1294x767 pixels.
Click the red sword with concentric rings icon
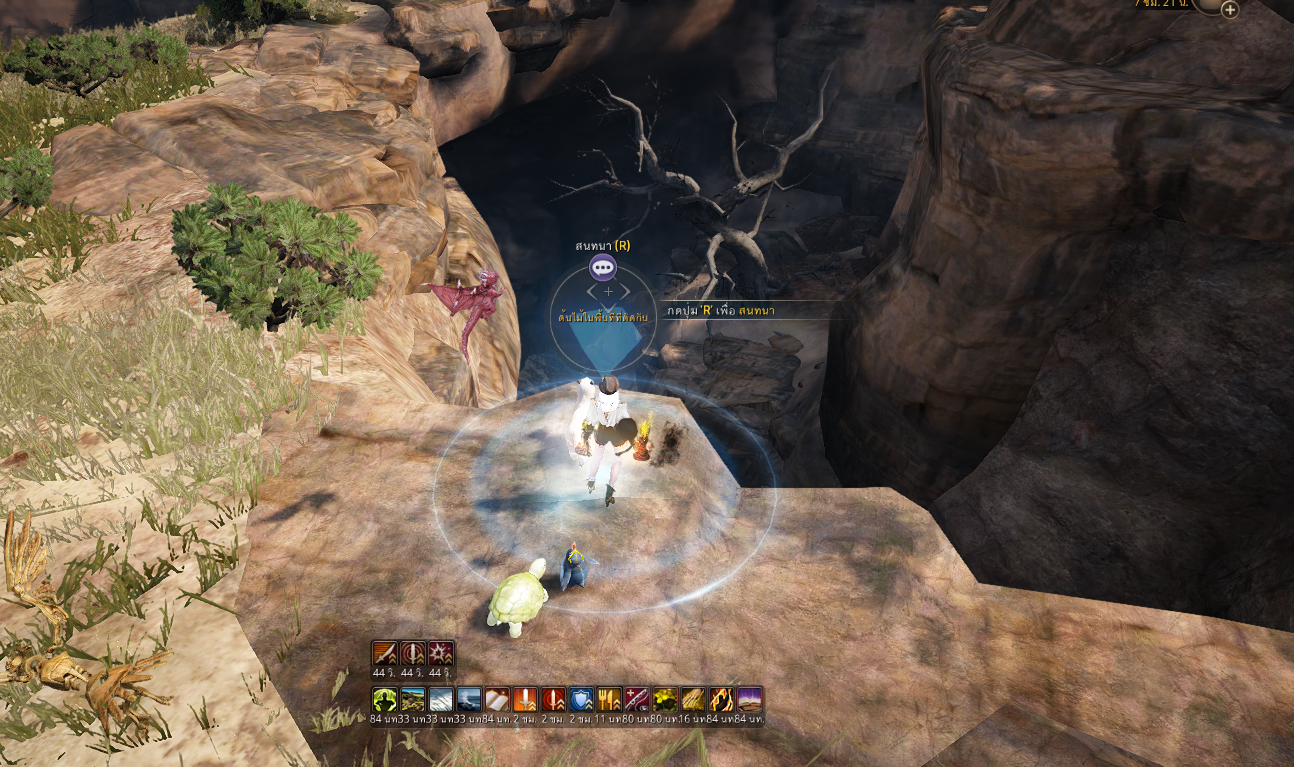[x=553, y=699]
